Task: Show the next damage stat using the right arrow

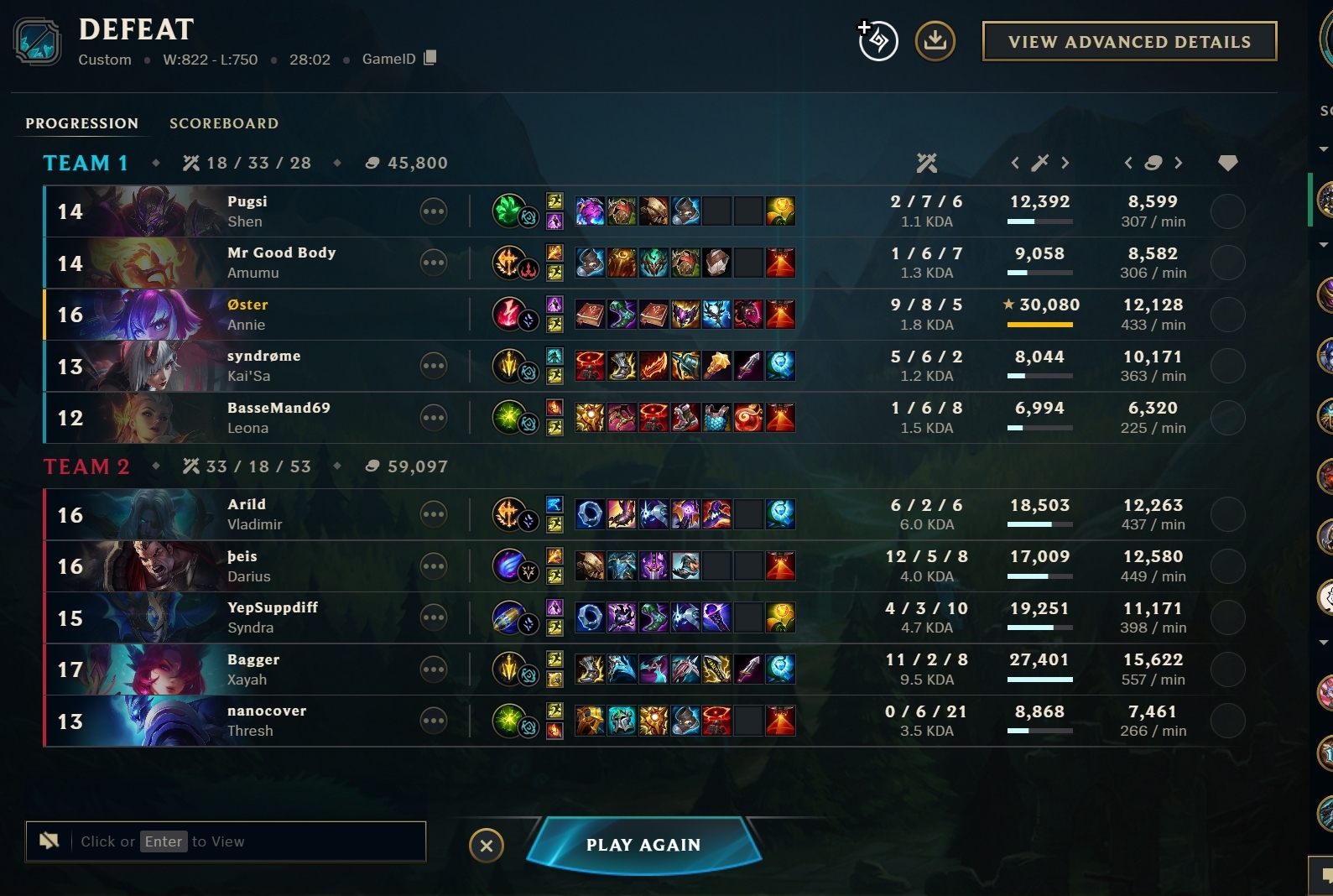Action: [1065, 163]
